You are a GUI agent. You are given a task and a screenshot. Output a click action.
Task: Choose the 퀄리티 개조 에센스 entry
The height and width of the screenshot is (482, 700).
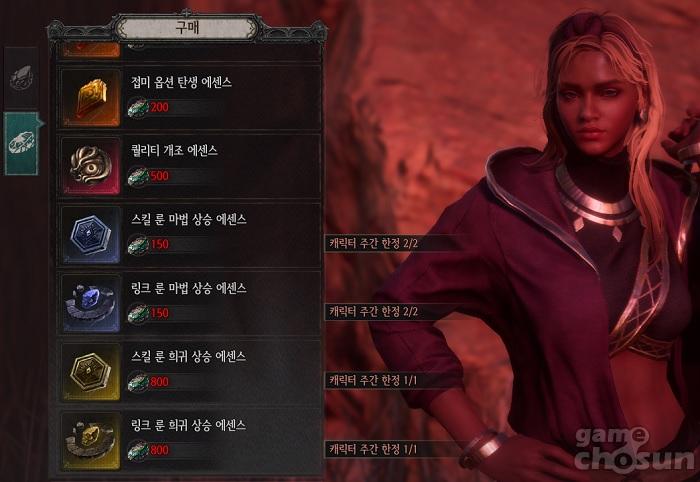(190, 164)
